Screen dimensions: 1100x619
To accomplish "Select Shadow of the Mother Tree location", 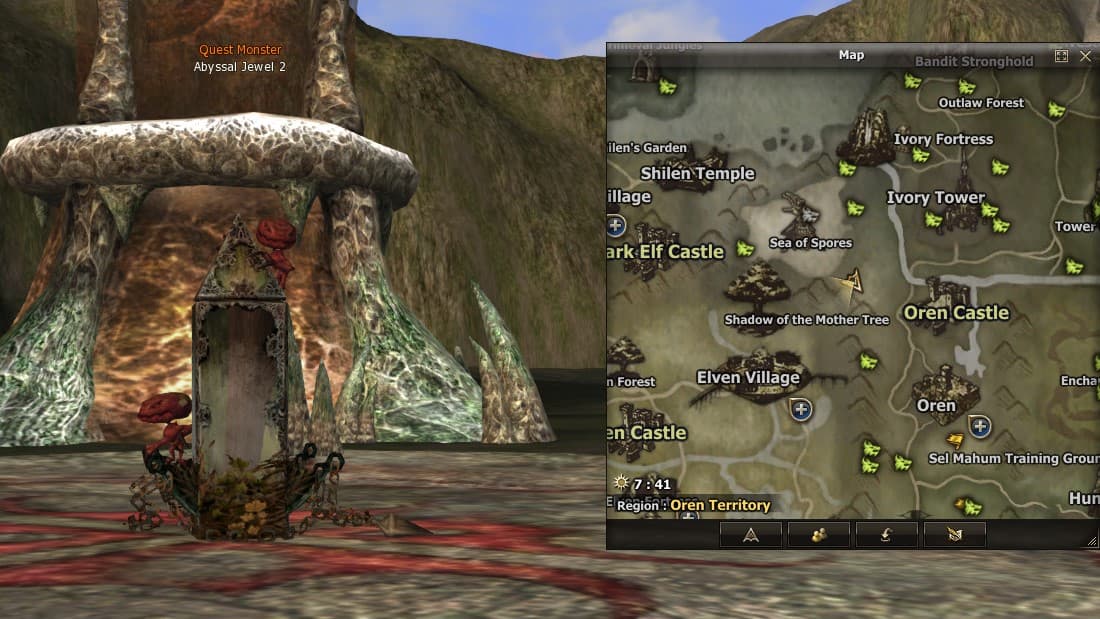I will (x=806, y=320).
